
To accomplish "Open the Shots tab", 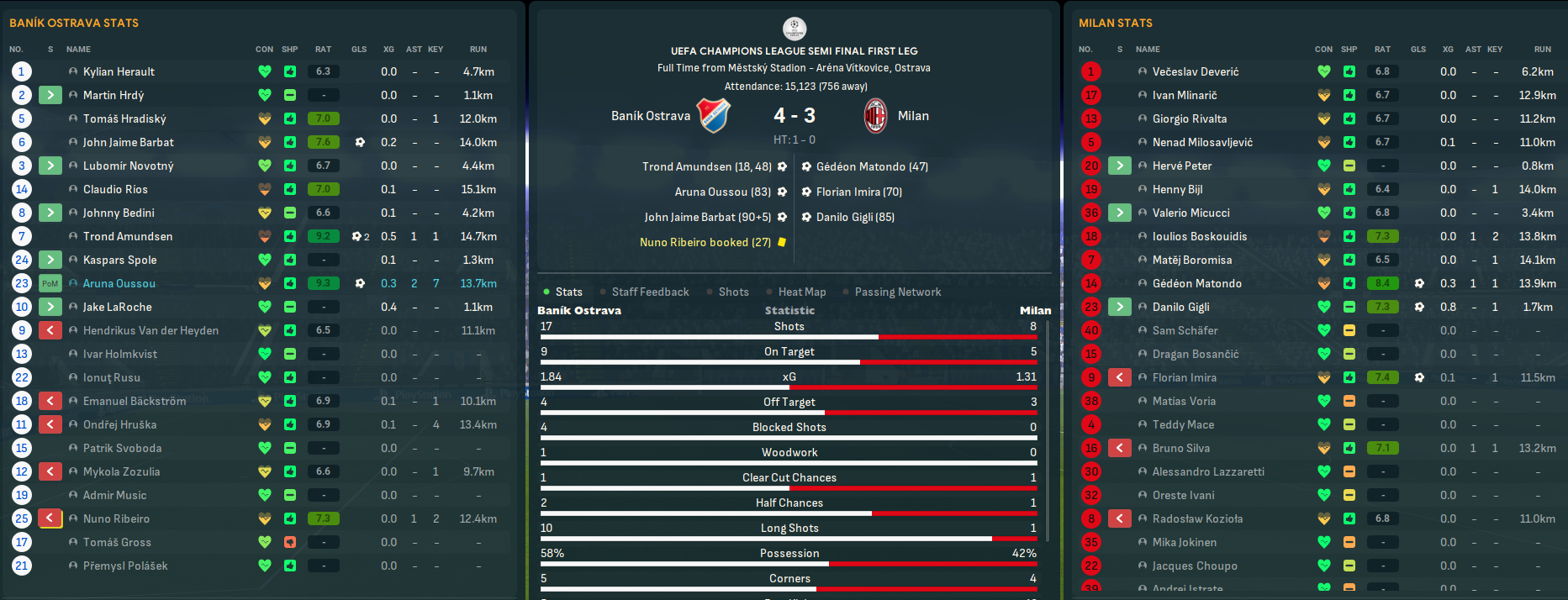I will coord(733,292).
